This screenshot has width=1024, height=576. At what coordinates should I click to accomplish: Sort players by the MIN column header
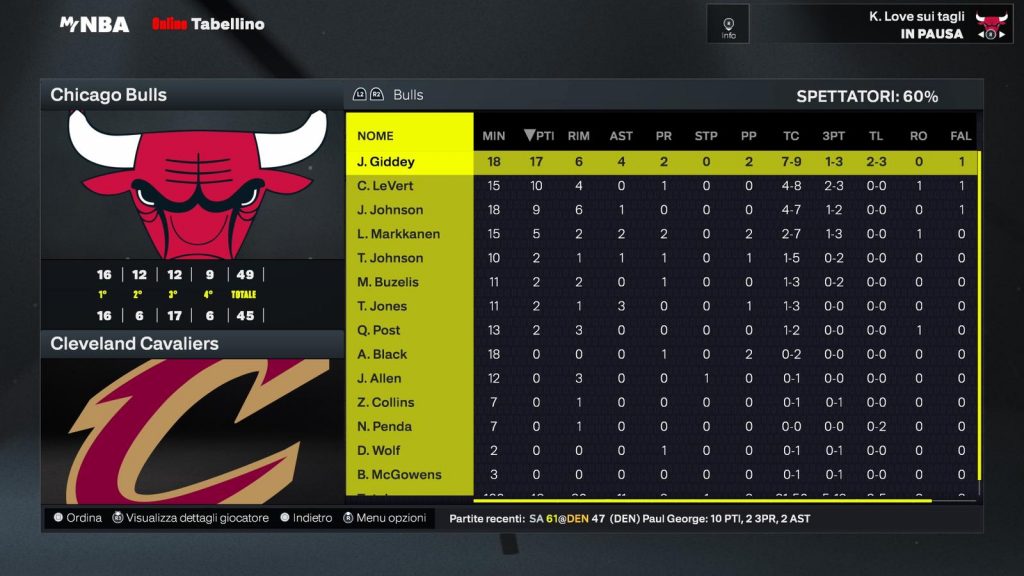tap(494, 136)
